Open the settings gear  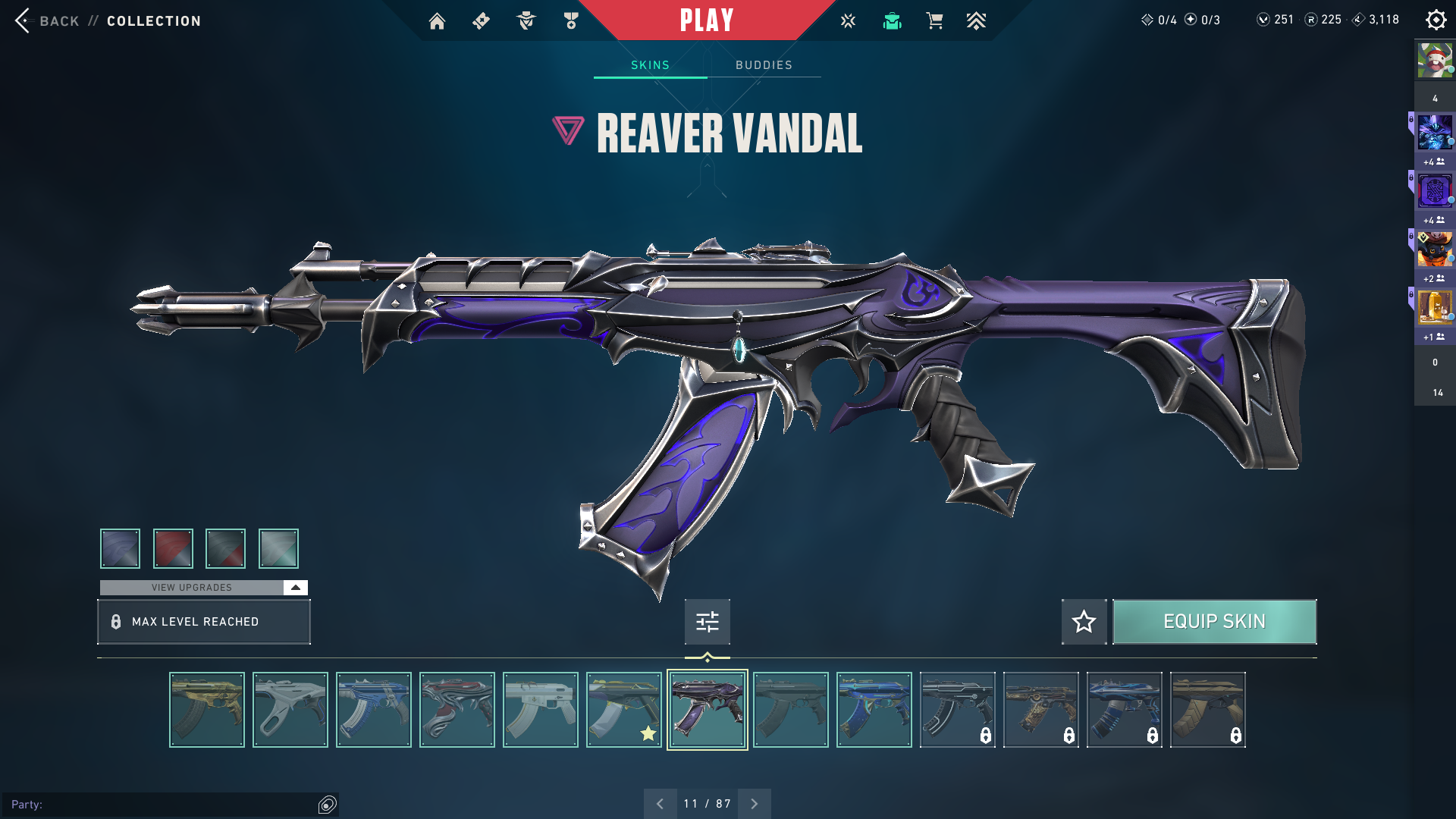click(1436, 20)
